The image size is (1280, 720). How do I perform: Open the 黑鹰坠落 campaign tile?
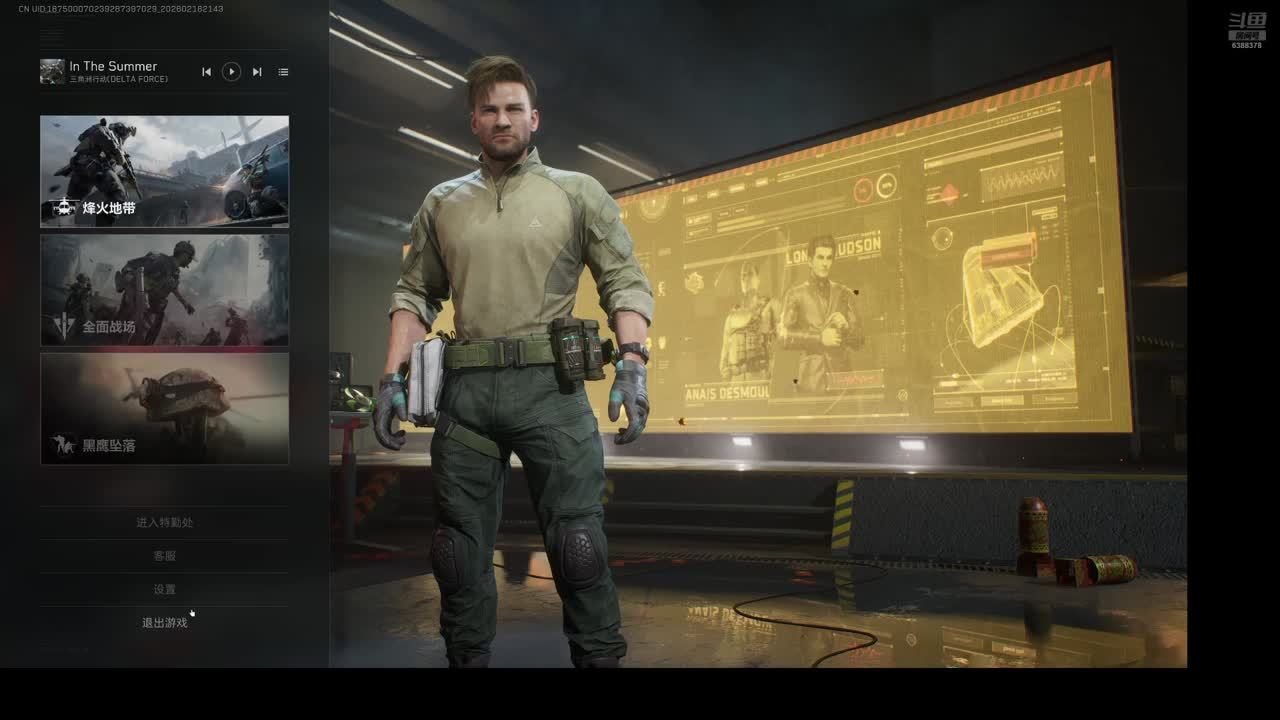point(164,408)
